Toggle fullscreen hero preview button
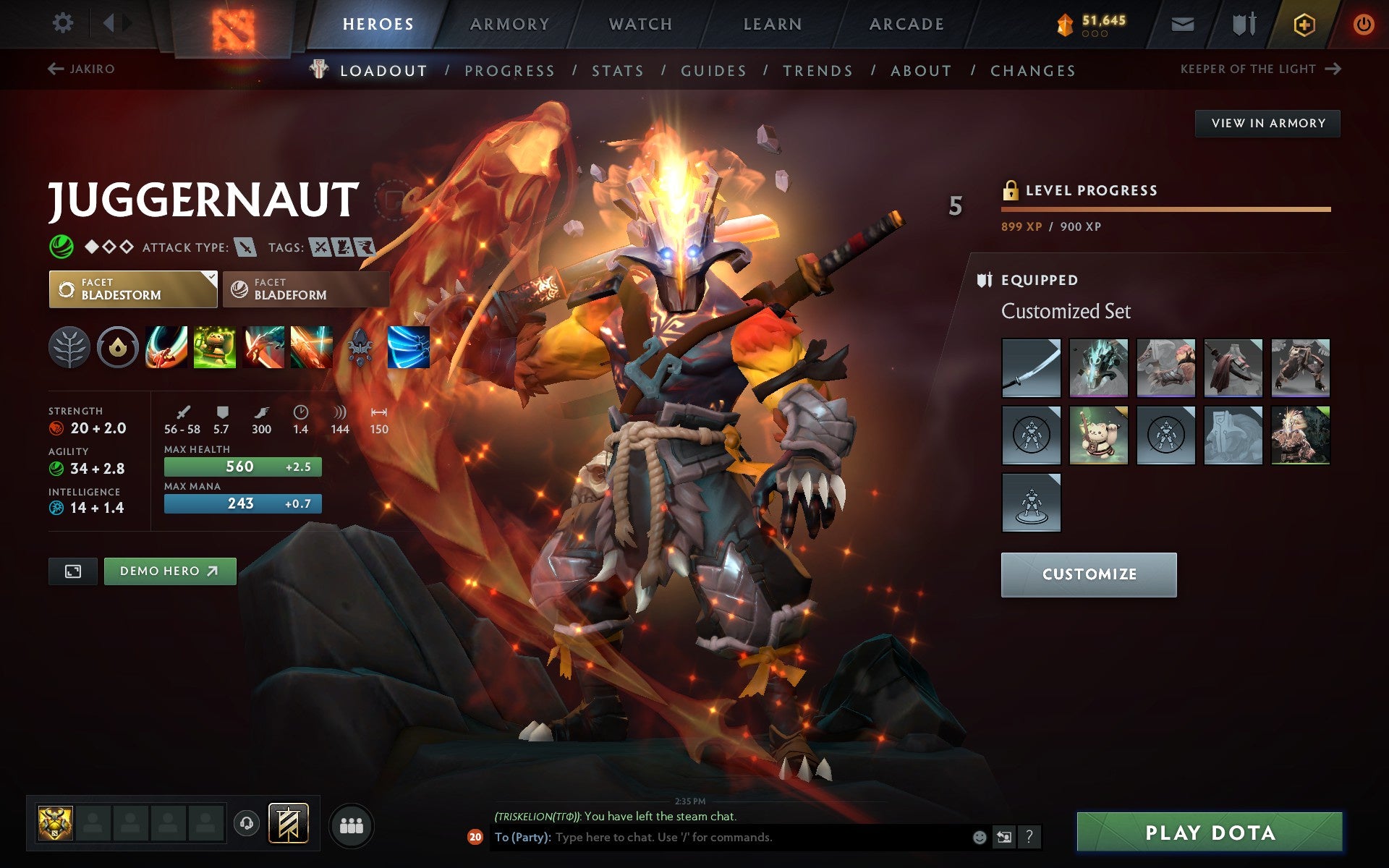 pyautogui.click(x=72, y=571)
